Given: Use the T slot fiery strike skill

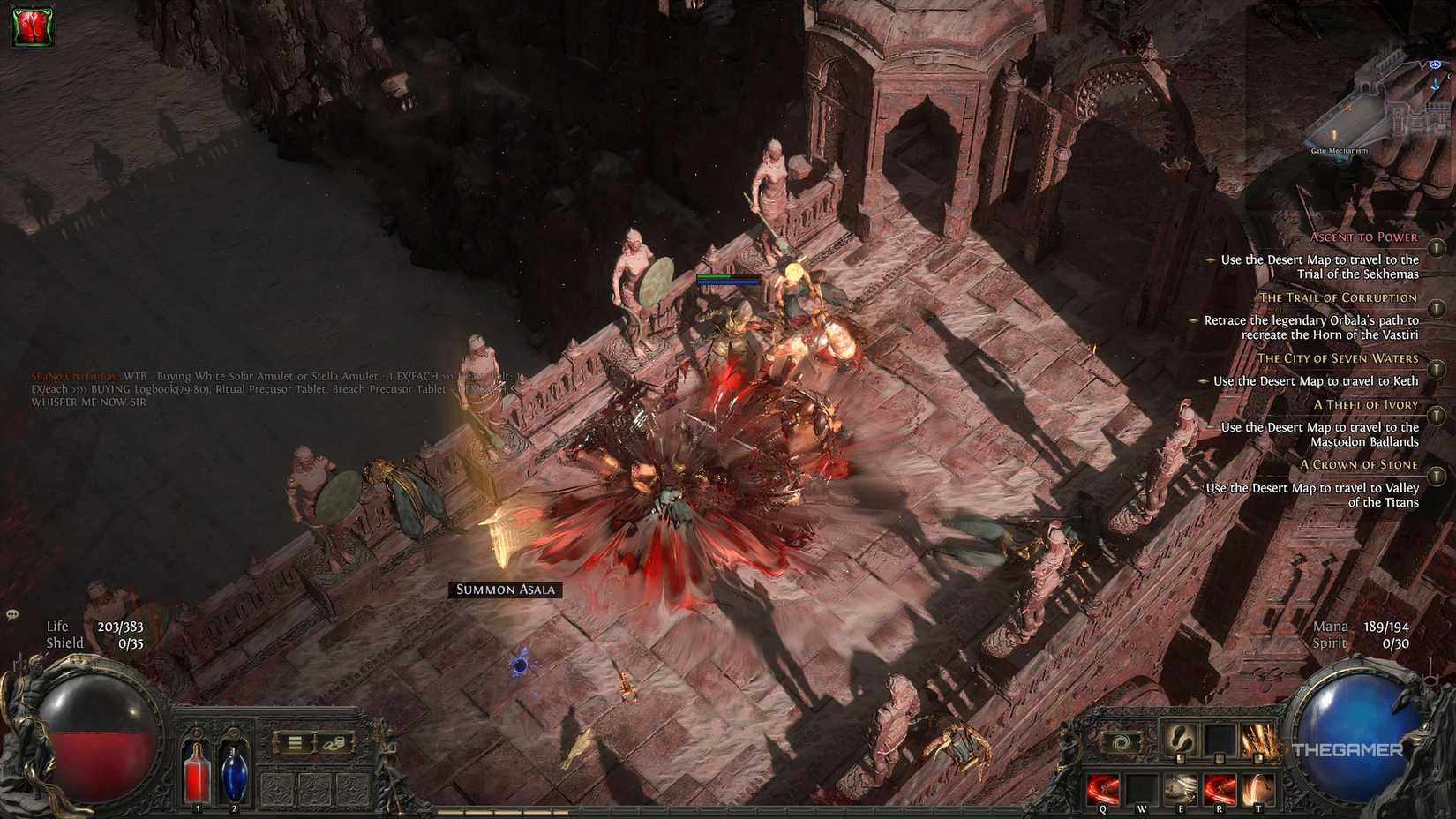Looking at the screenshot, I should 1257,788.
